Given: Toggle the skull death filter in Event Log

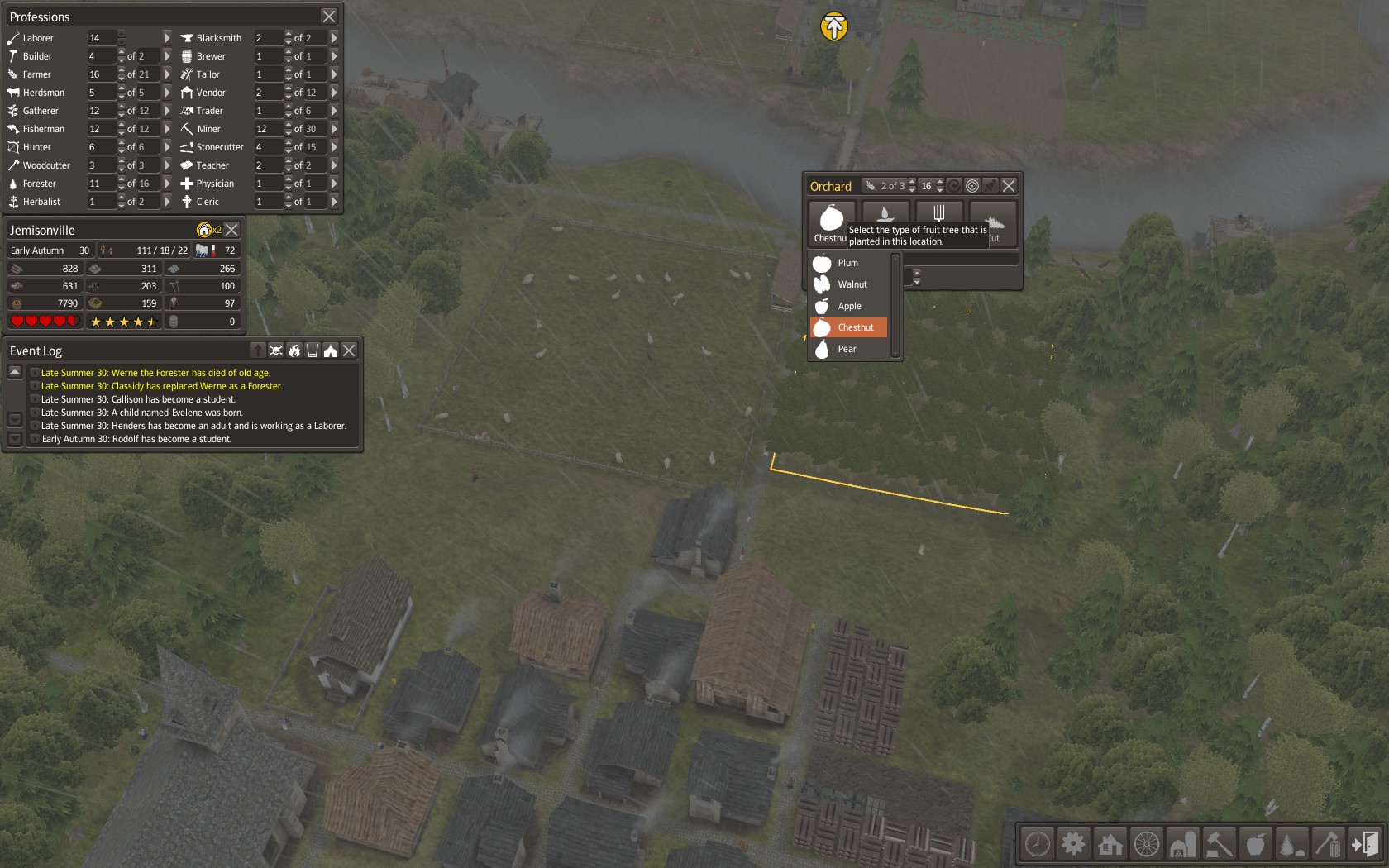Looking at the screenshot, I should tap(276, 351).
